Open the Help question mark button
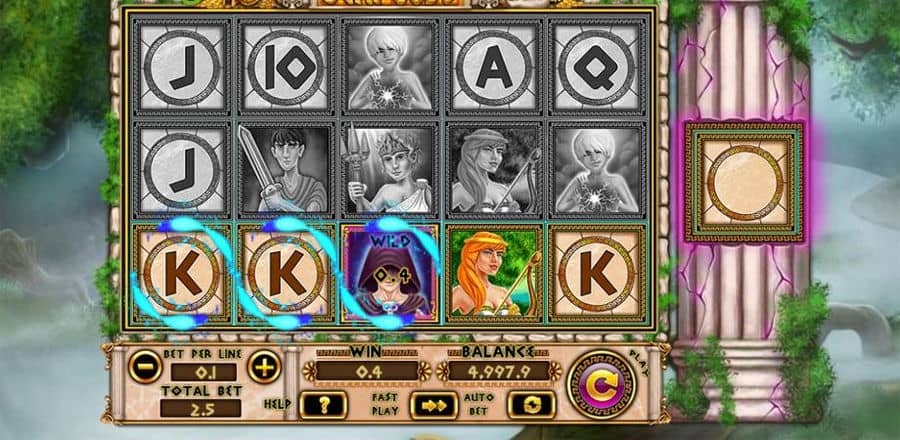This screenshot has height=440, width=900. click(325, 404)
